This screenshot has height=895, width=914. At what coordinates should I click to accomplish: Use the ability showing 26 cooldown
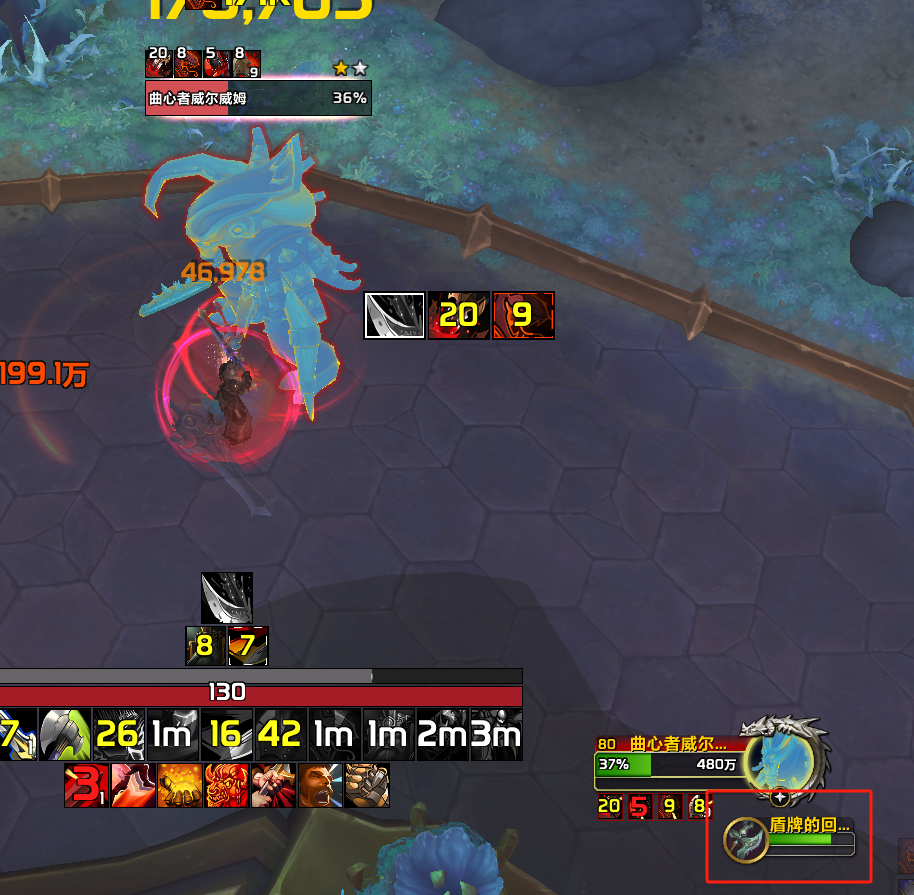tap(119, 736)
